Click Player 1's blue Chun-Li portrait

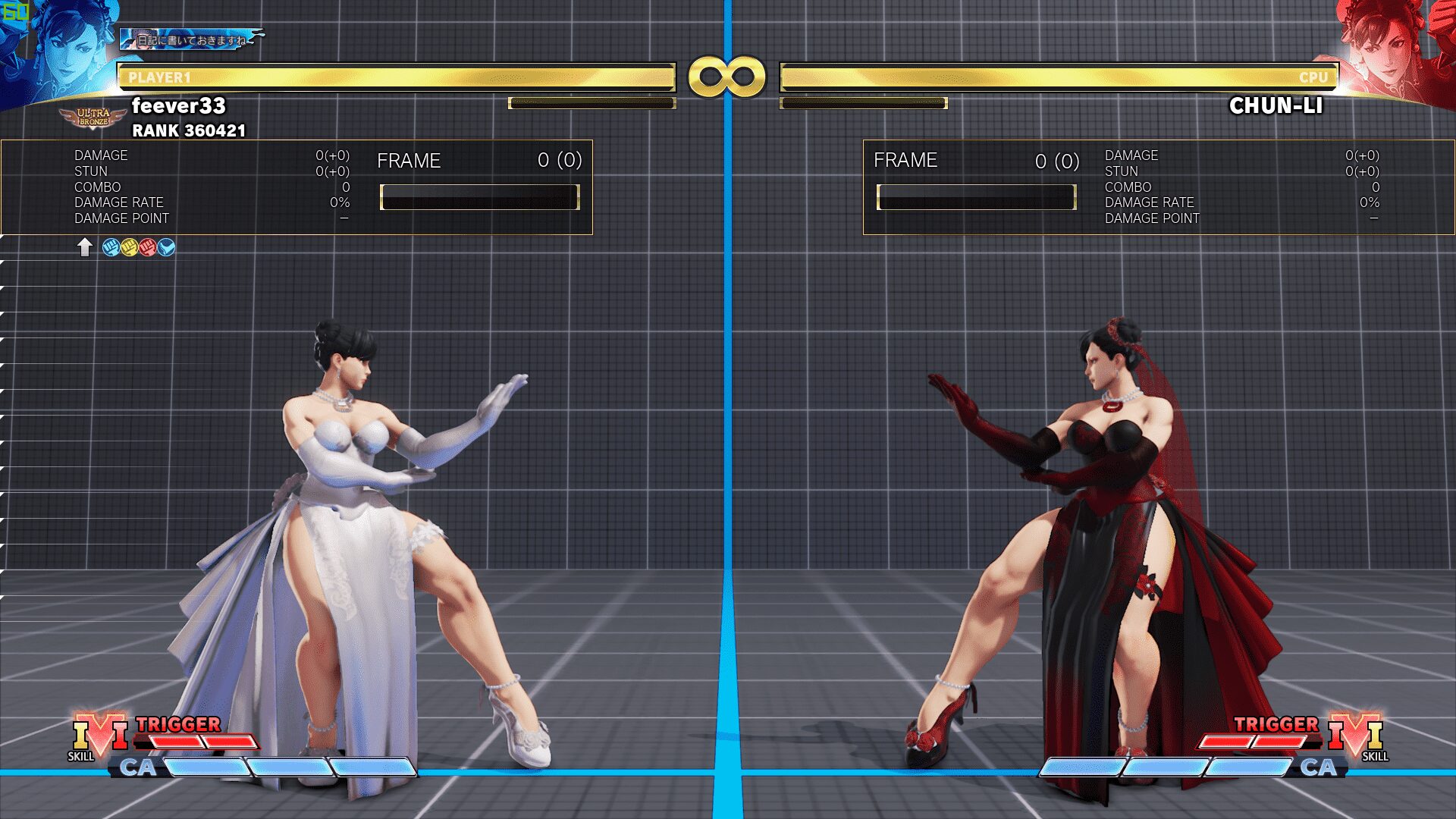click(57, 49)
